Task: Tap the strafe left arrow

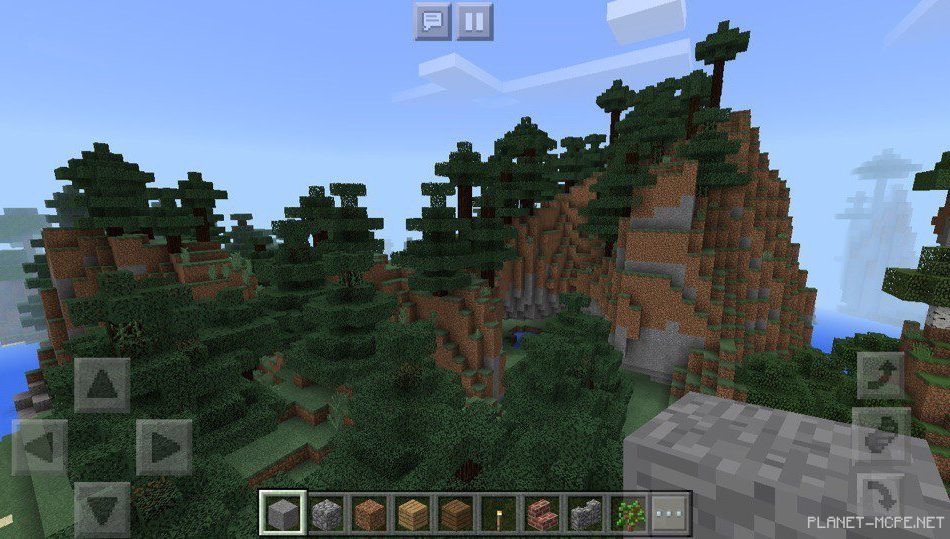Action: click(x=40, y=447)
